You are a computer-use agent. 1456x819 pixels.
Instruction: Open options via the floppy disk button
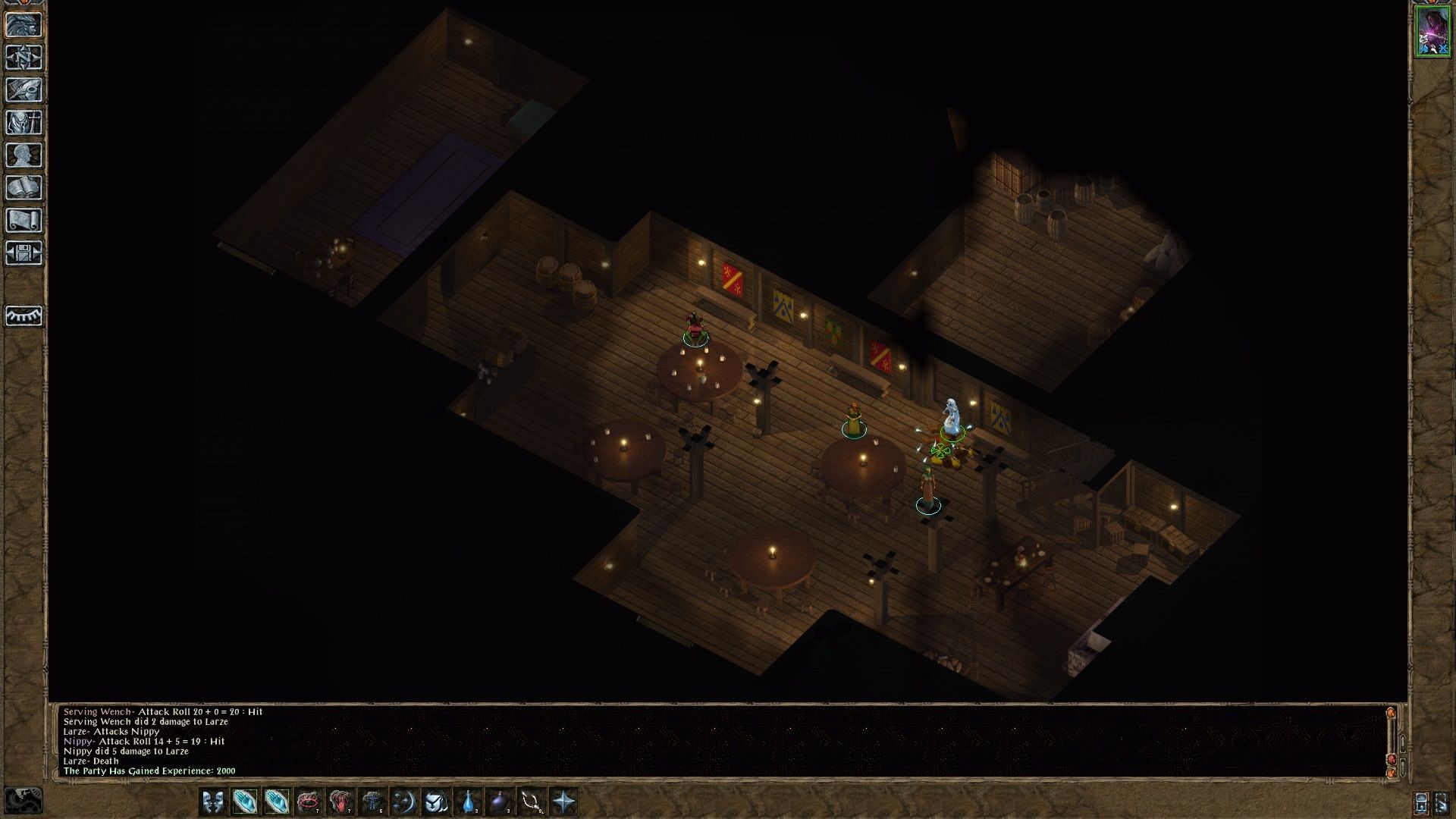pyautogui.click(x=24, y=253)
